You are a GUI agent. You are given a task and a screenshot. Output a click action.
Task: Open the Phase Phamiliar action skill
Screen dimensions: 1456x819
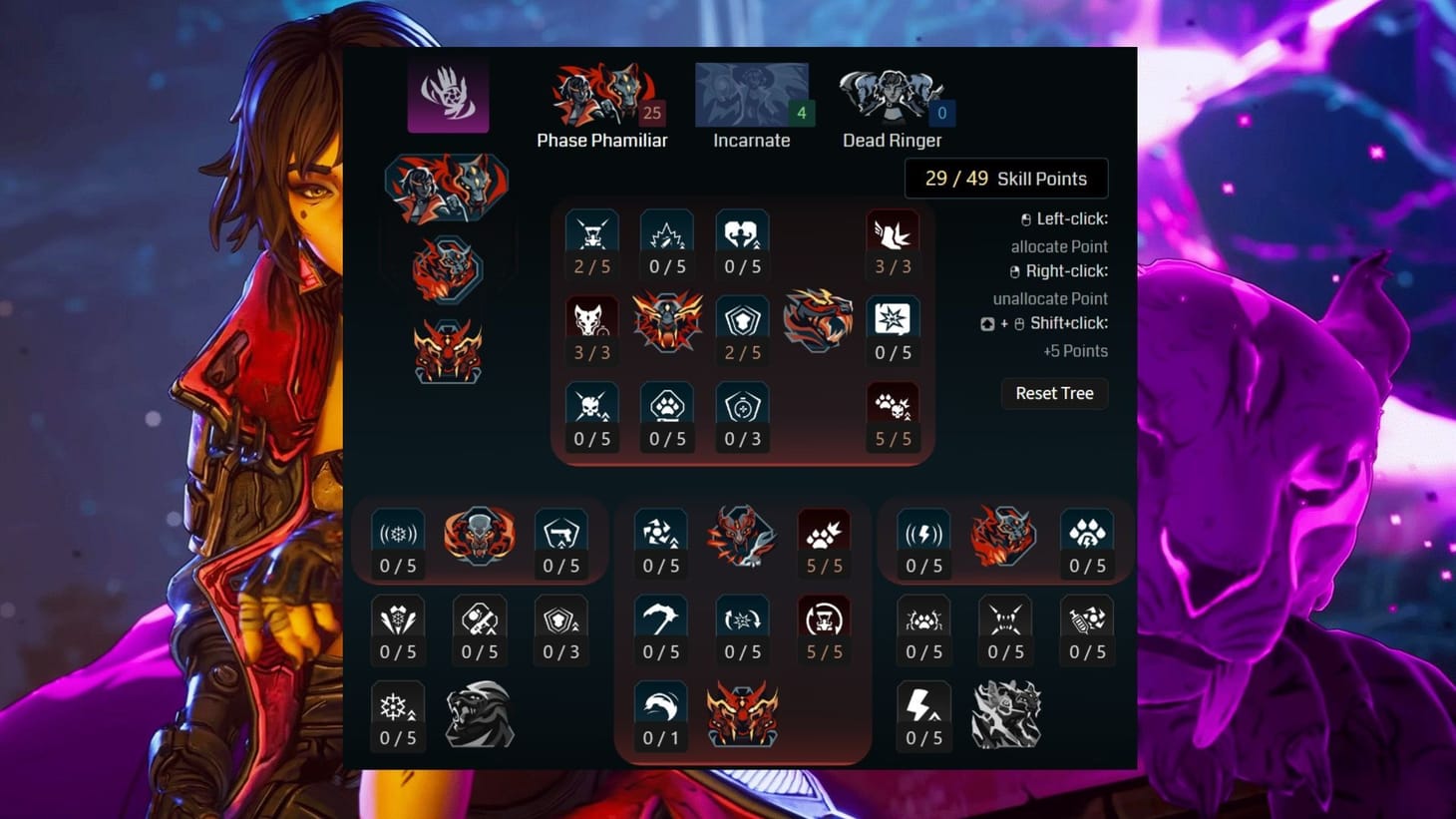(x=602, y=95)
